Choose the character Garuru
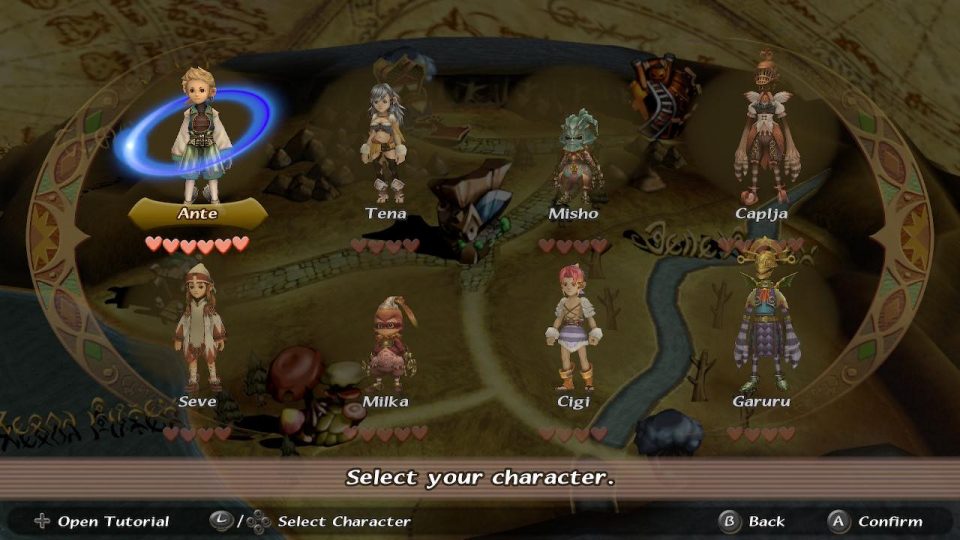The height and width of the screenshot is (540, 960). (x=762, y=325)
